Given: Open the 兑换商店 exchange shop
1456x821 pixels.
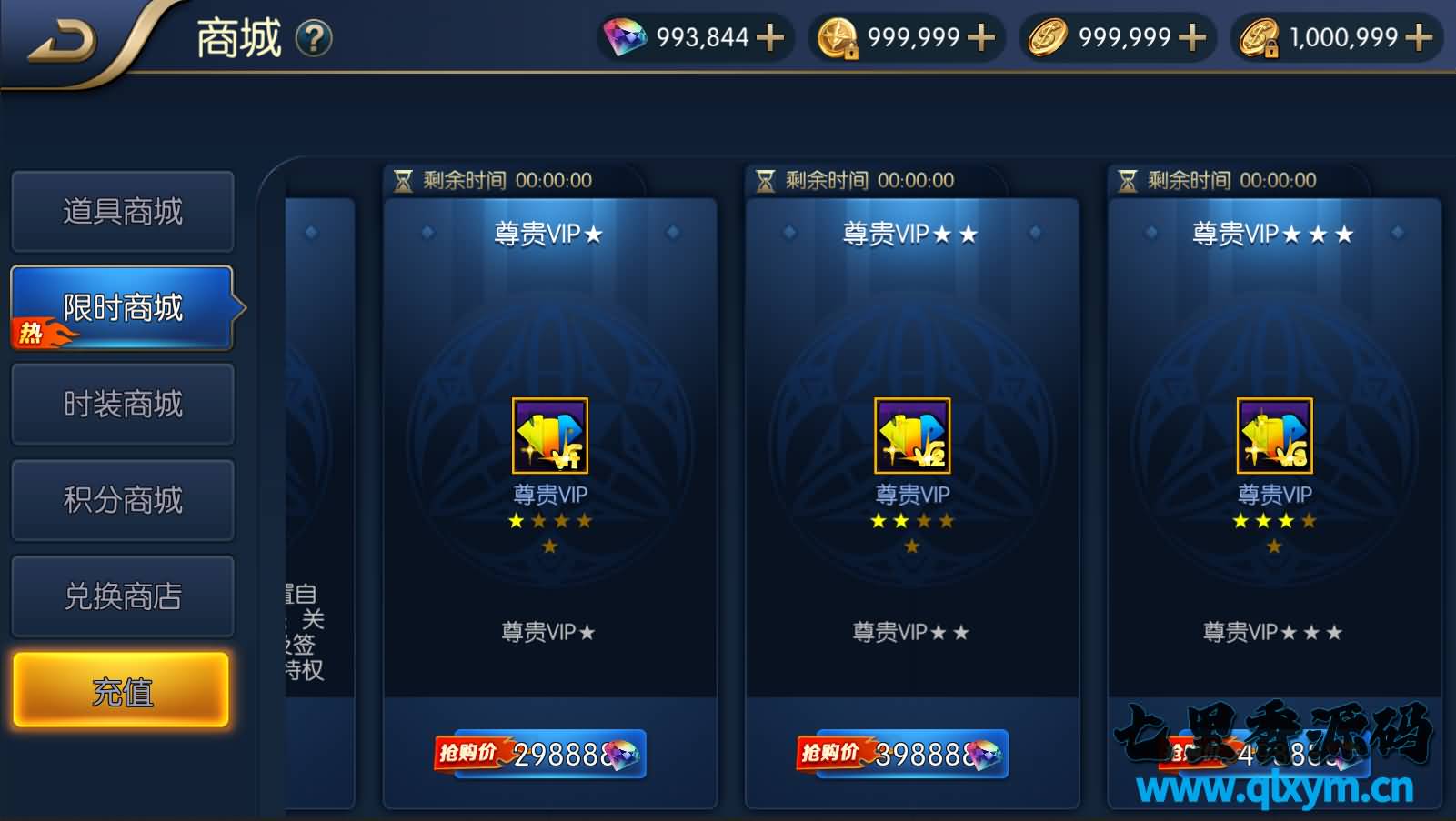Looking at the screenshot, I should click(x=123, y=596).
